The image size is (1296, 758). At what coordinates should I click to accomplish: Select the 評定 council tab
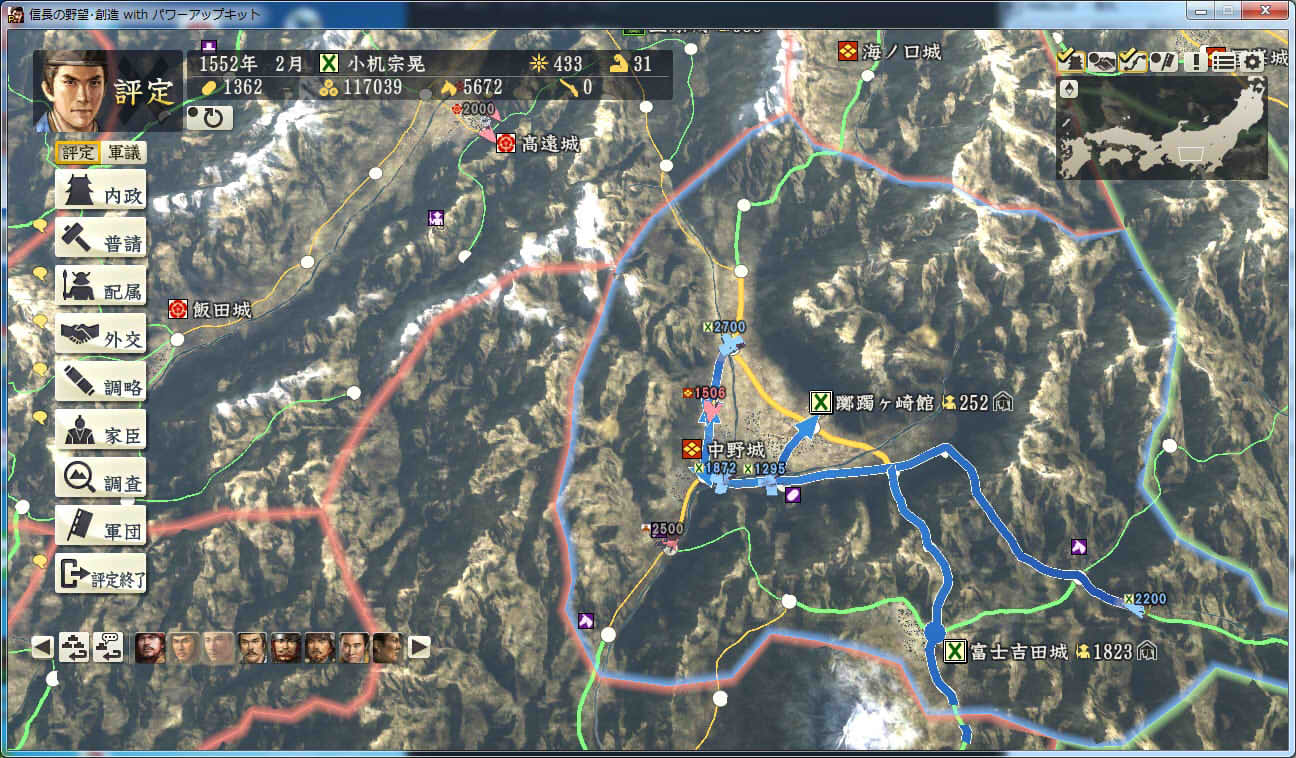coord(78,153)
